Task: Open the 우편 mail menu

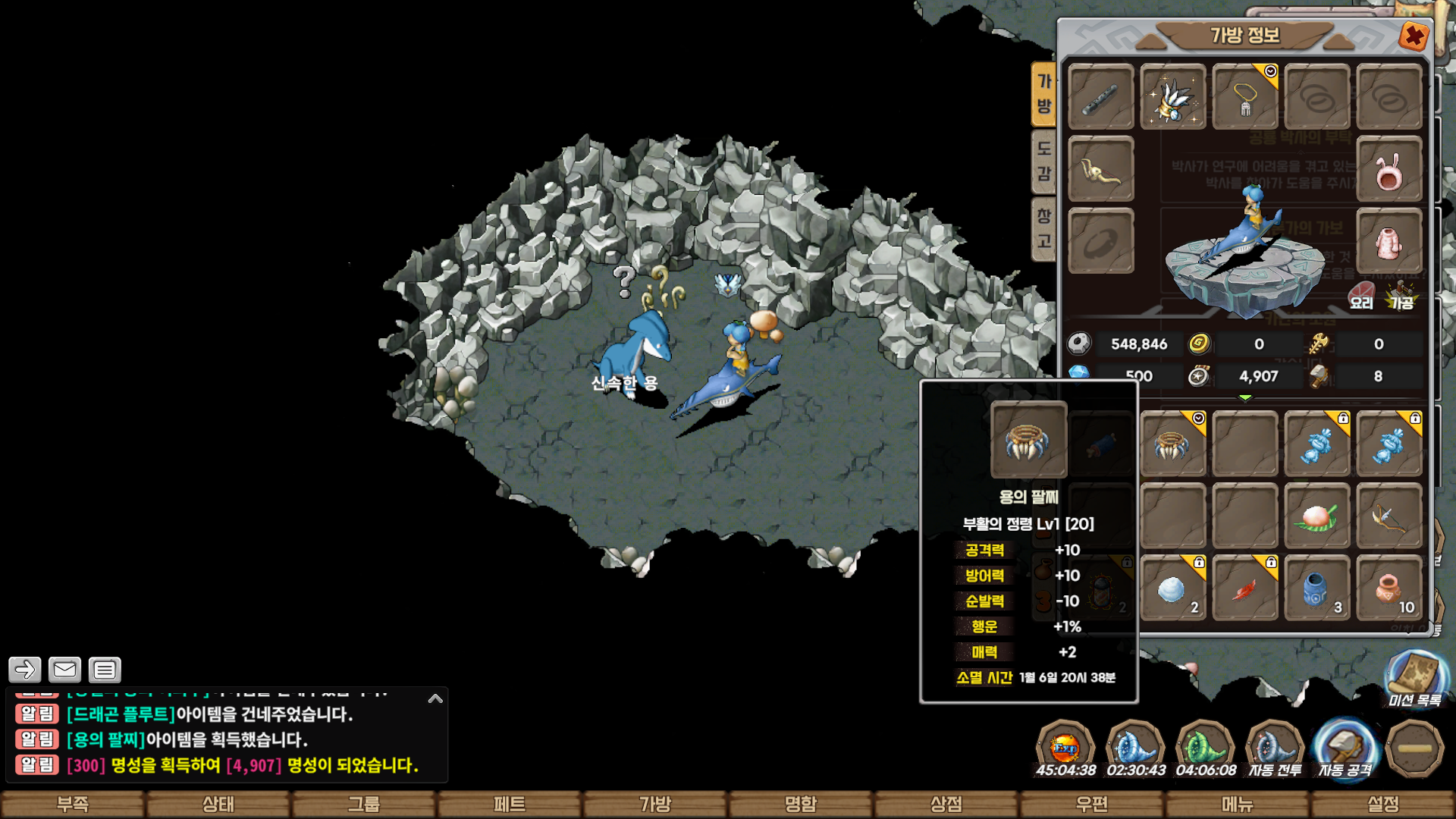Action: [1092, 804]
